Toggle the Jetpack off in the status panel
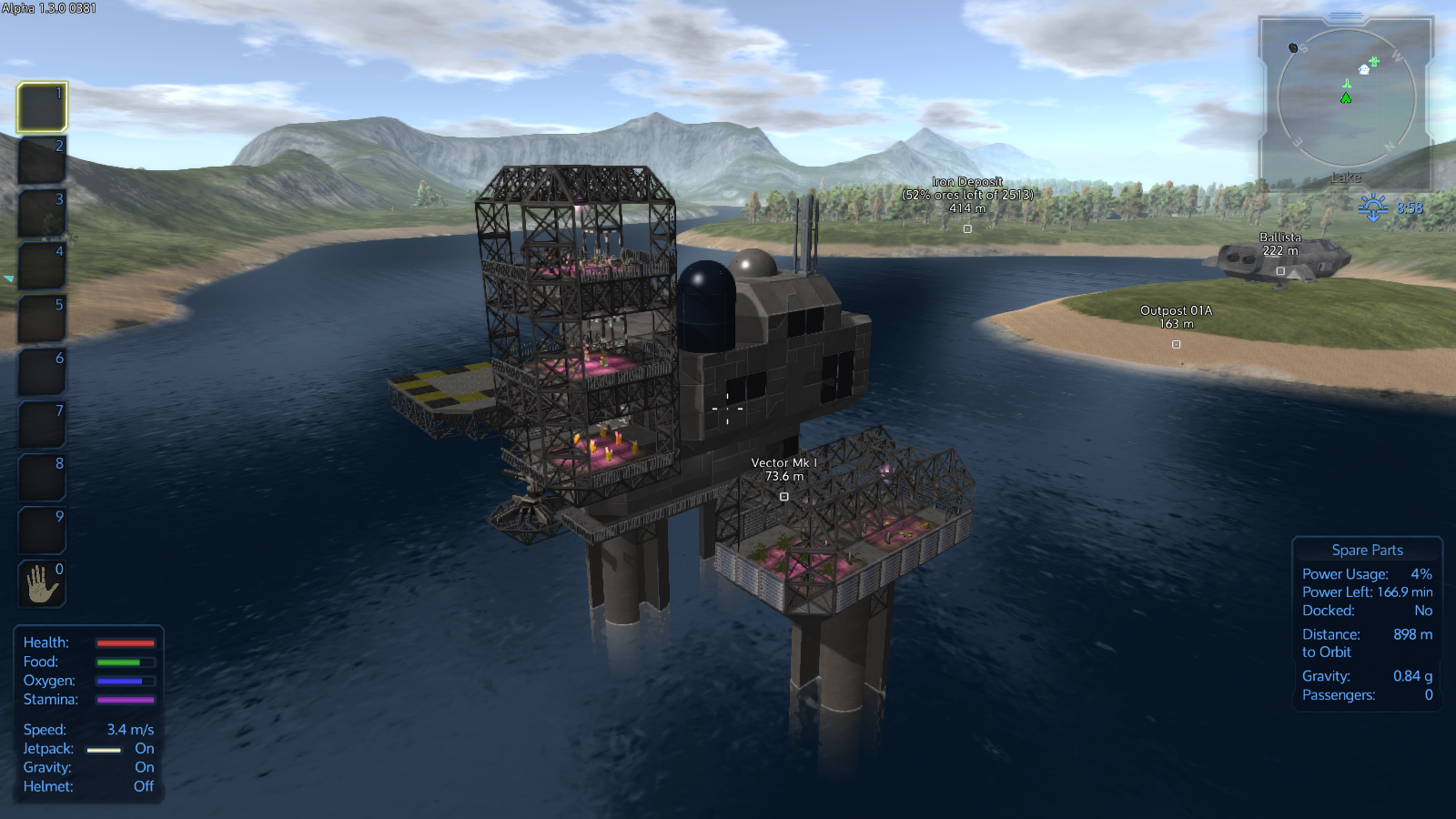1456x819 pixels. (144, 748)
